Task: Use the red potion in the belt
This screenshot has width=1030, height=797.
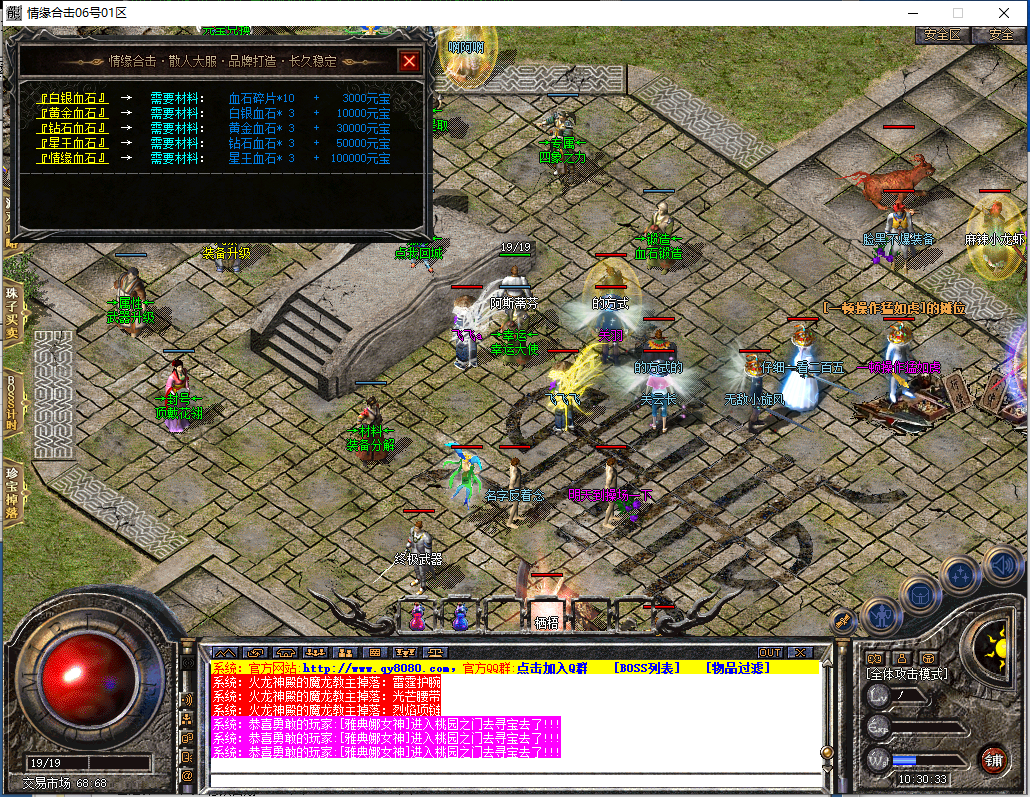Action: pos(417,617)
